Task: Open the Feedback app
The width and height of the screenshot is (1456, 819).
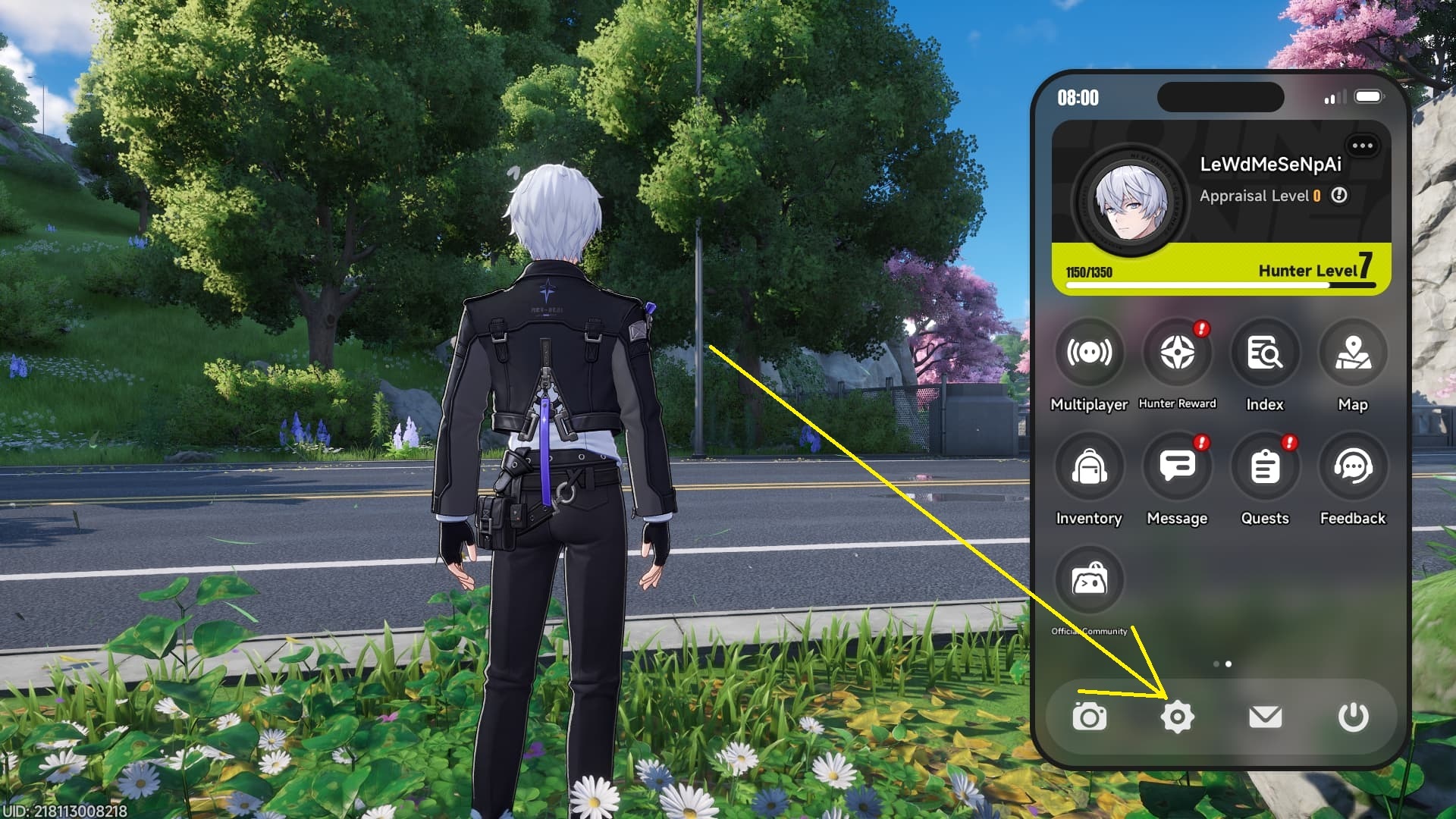Action: tap(1353, 467)
